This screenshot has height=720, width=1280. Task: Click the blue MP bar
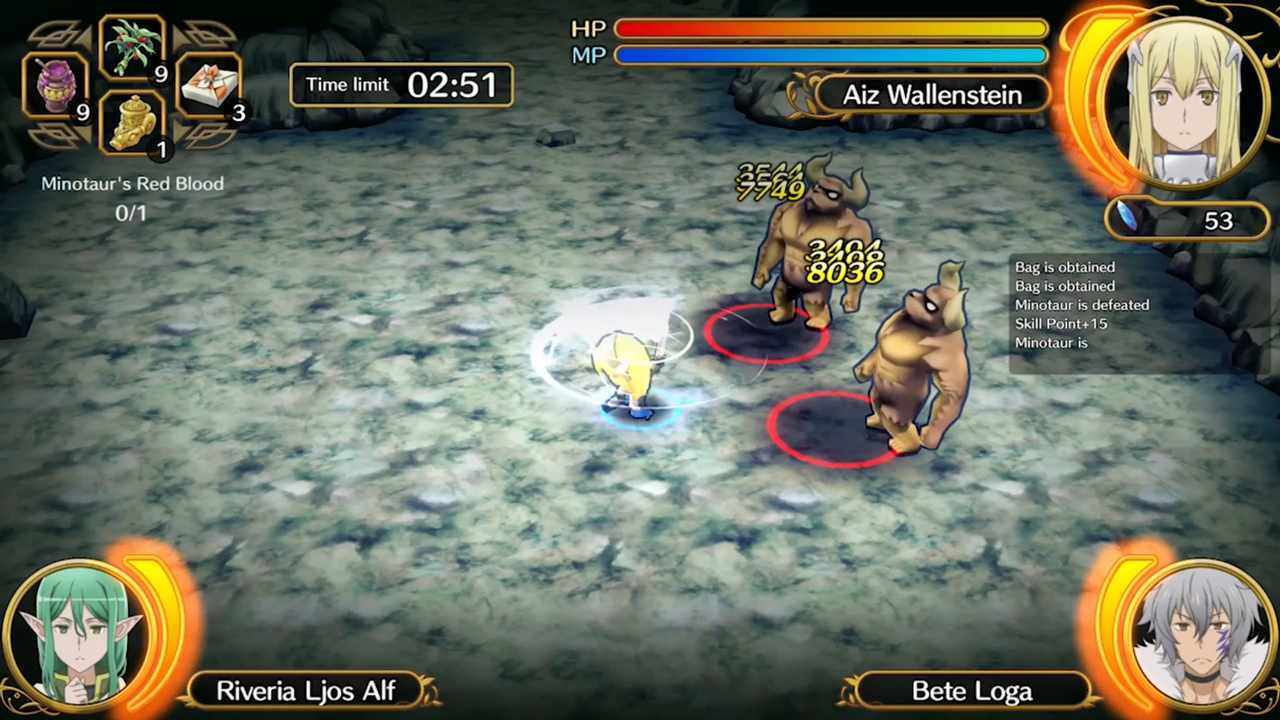click(830, 56)
